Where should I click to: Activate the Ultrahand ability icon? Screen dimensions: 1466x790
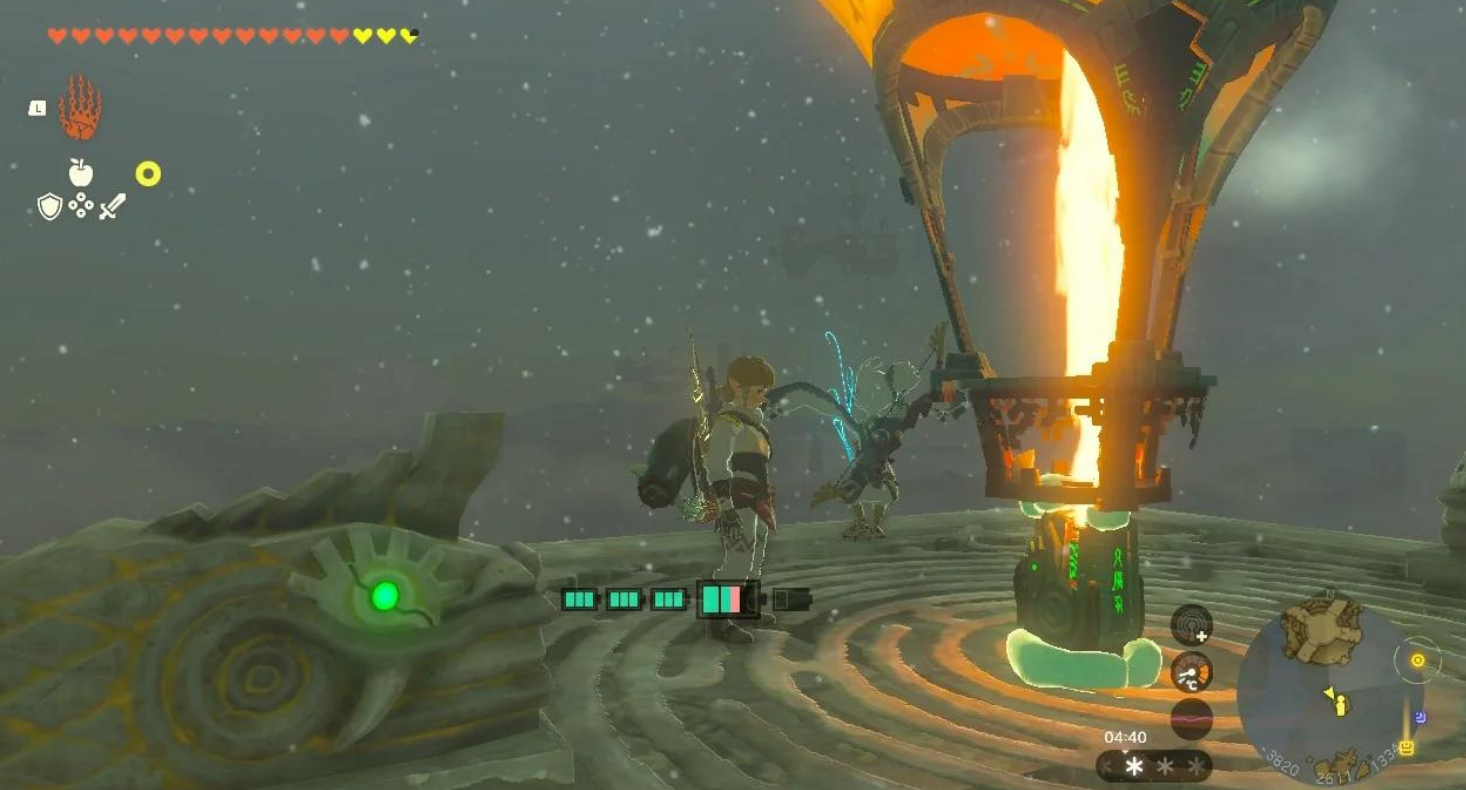[x=80, y=108]
